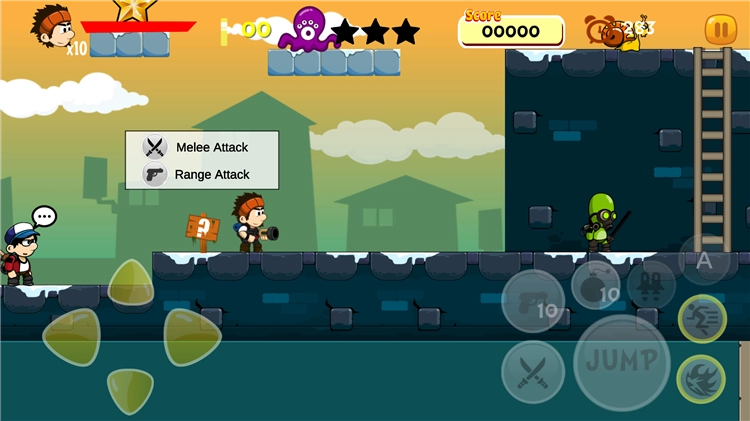
Task: Tap the up arrow on the D-pad
Action: click(131, 283)
